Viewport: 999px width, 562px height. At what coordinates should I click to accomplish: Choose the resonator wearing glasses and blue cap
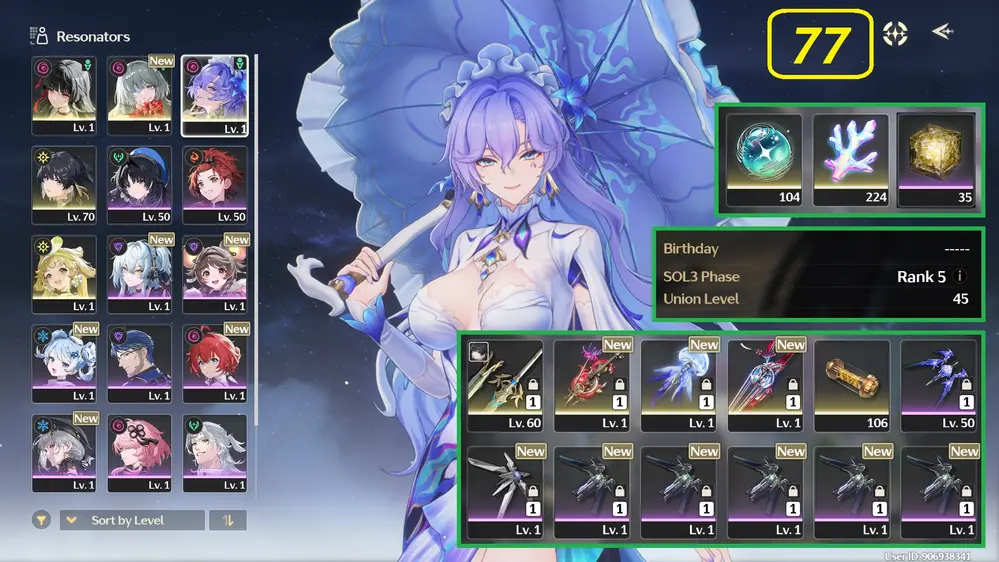[139, 362]
